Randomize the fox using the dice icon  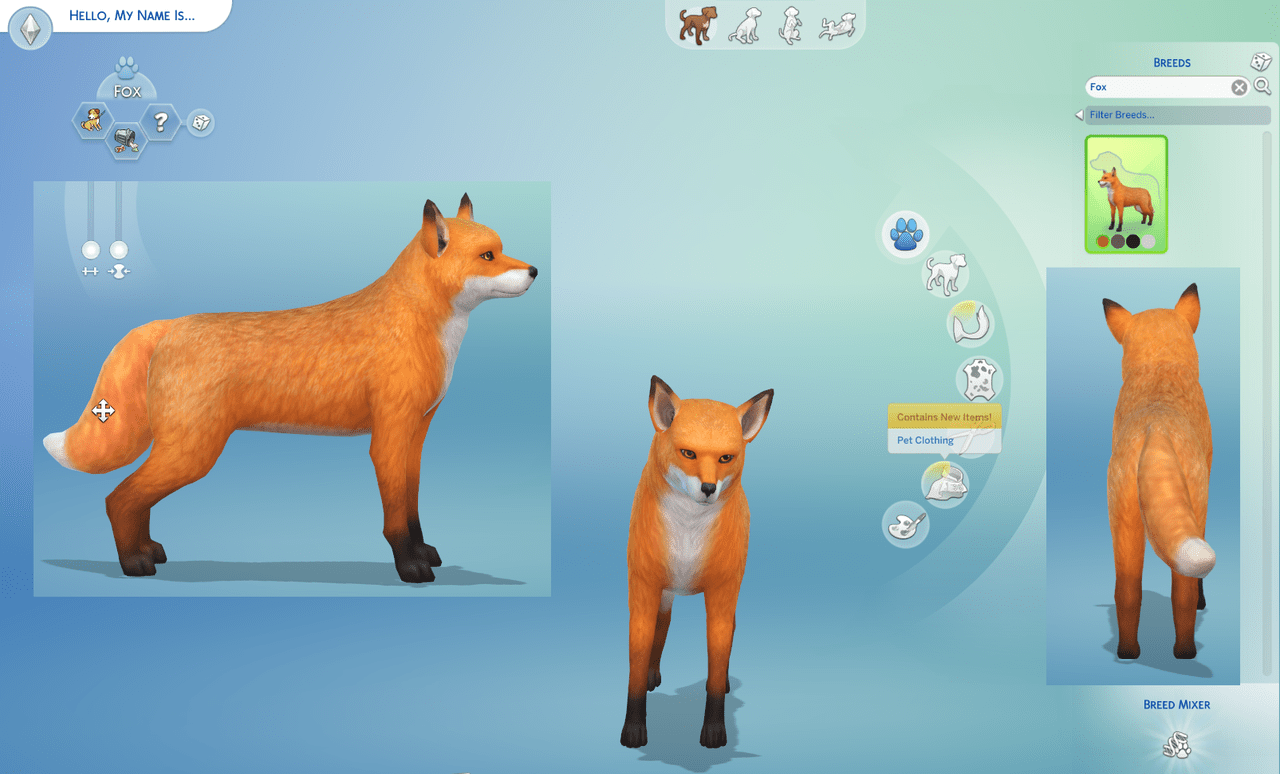coord(200,124)
